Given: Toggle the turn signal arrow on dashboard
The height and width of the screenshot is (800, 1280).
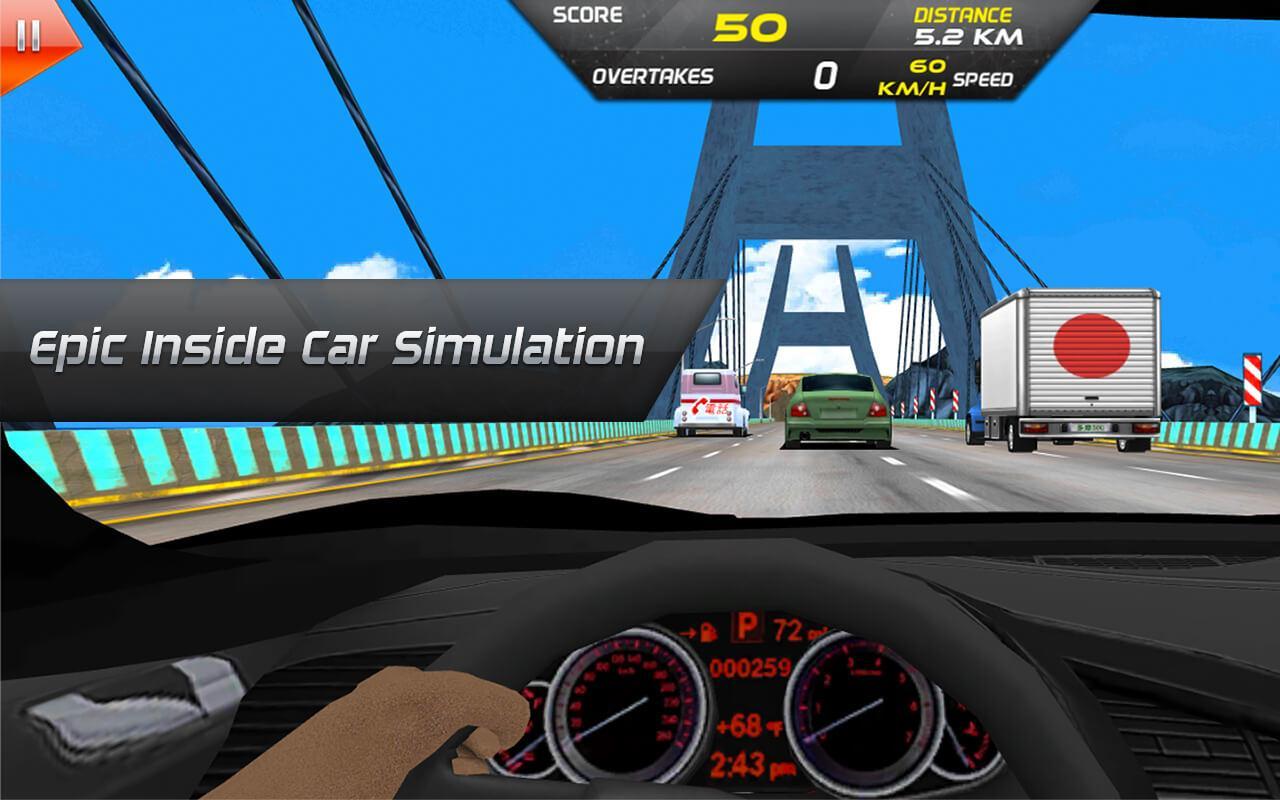Looking at the screenshot, I should 687,632.
